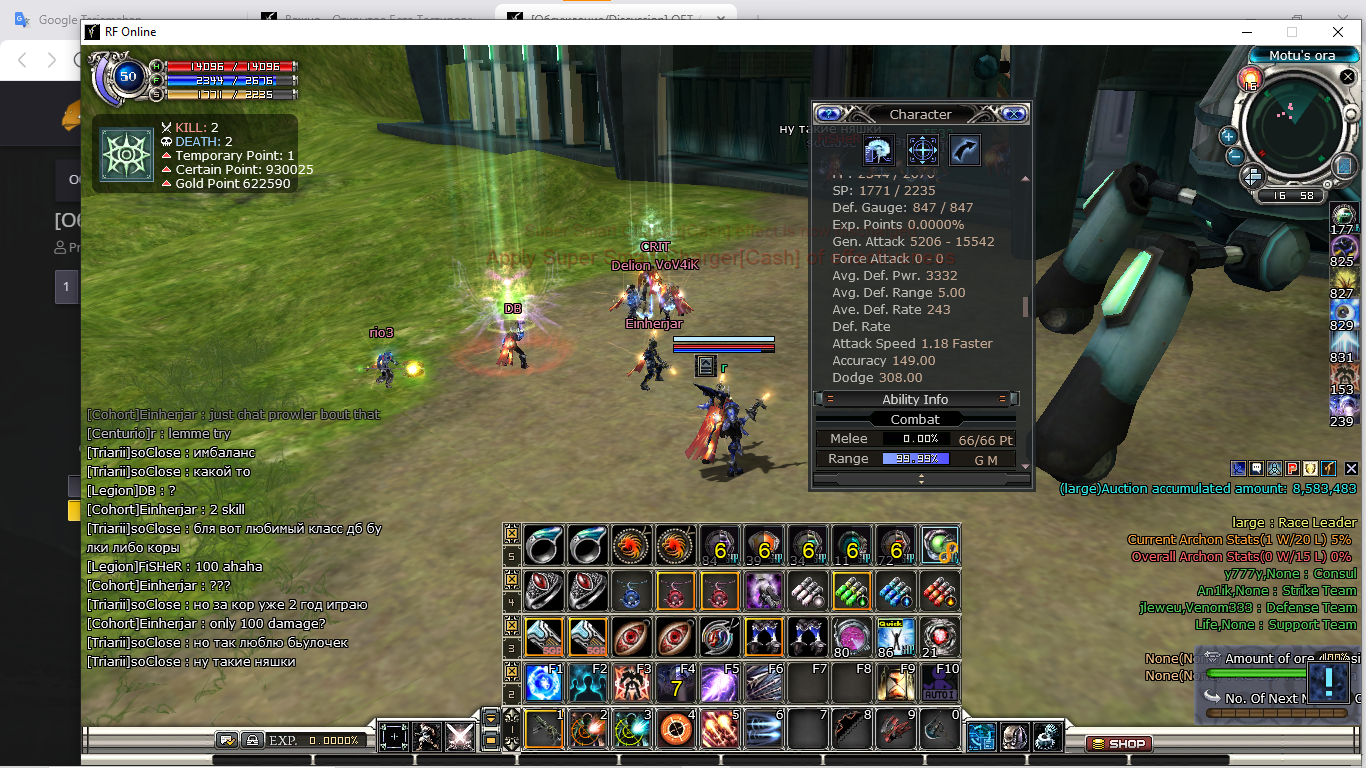This screenshot has width=1366, height=768.
Task: Toggle the F10 AUTO I slot
Action: (940, 683)
